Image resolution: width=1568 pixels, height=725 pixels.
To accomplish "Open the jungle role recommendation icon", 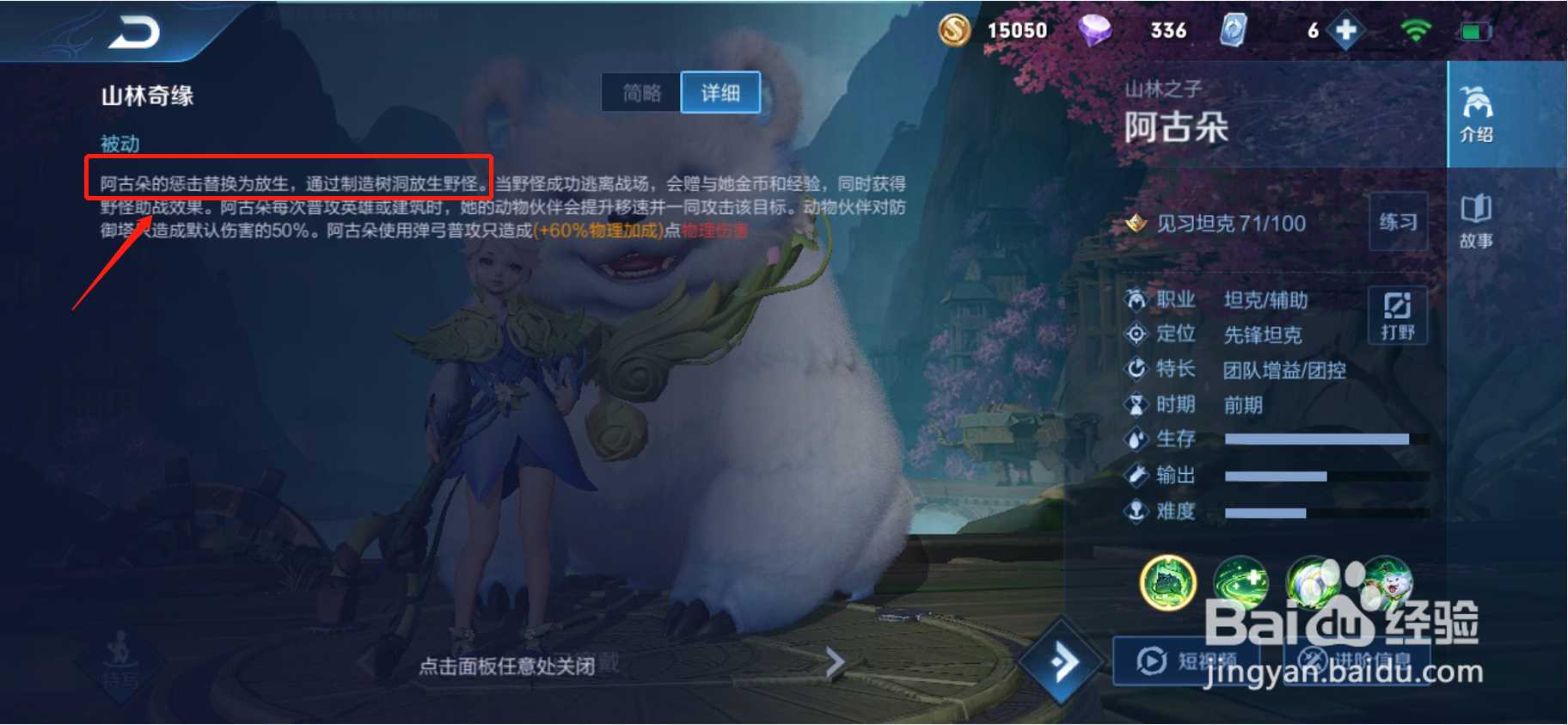I will [x=1399, y=314].
